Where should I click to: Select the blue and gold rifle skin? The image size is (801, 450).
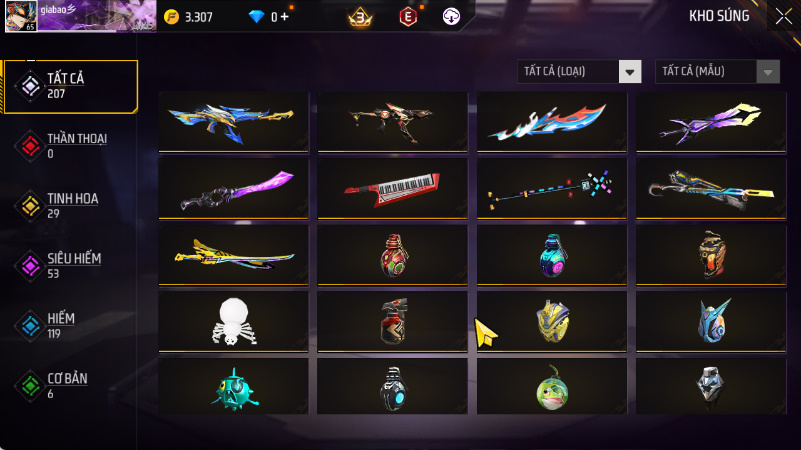[233, 122]
